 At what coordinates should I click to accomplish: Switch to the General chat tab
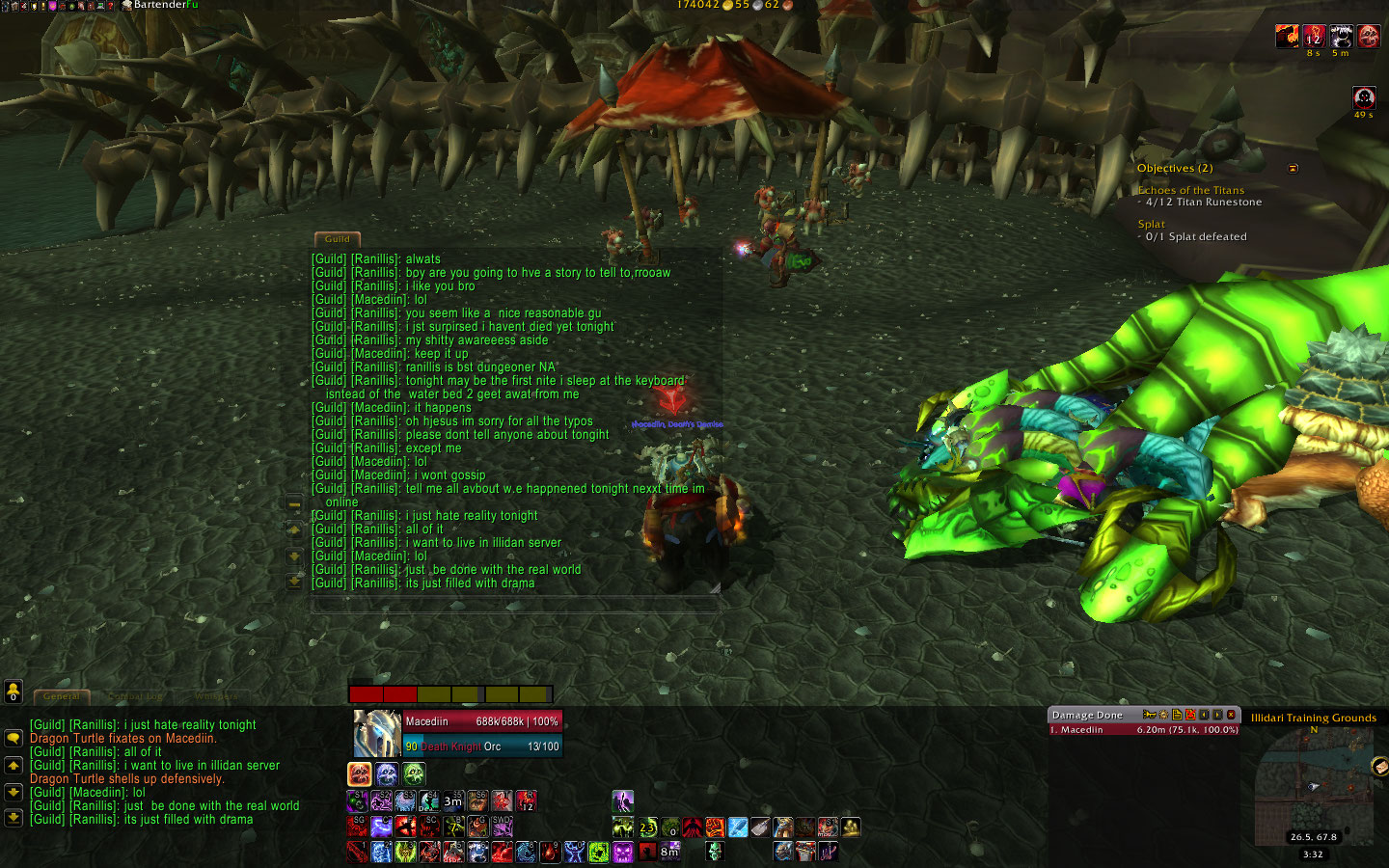click(x=61, y=696)
